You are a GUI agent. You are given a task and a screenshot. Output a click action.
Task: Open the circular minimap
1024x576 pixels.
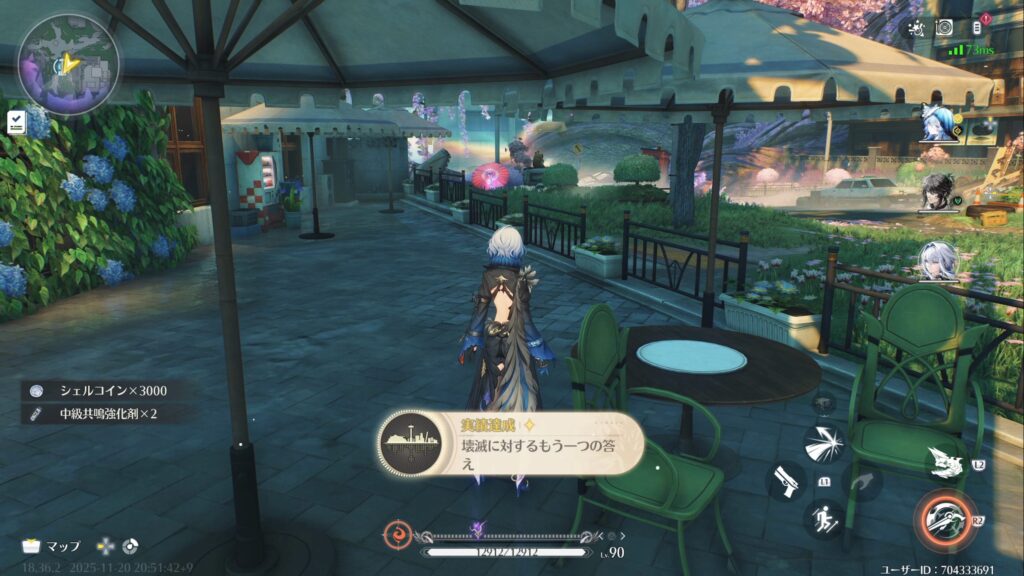pyautogui.click(x=67, y=64)
